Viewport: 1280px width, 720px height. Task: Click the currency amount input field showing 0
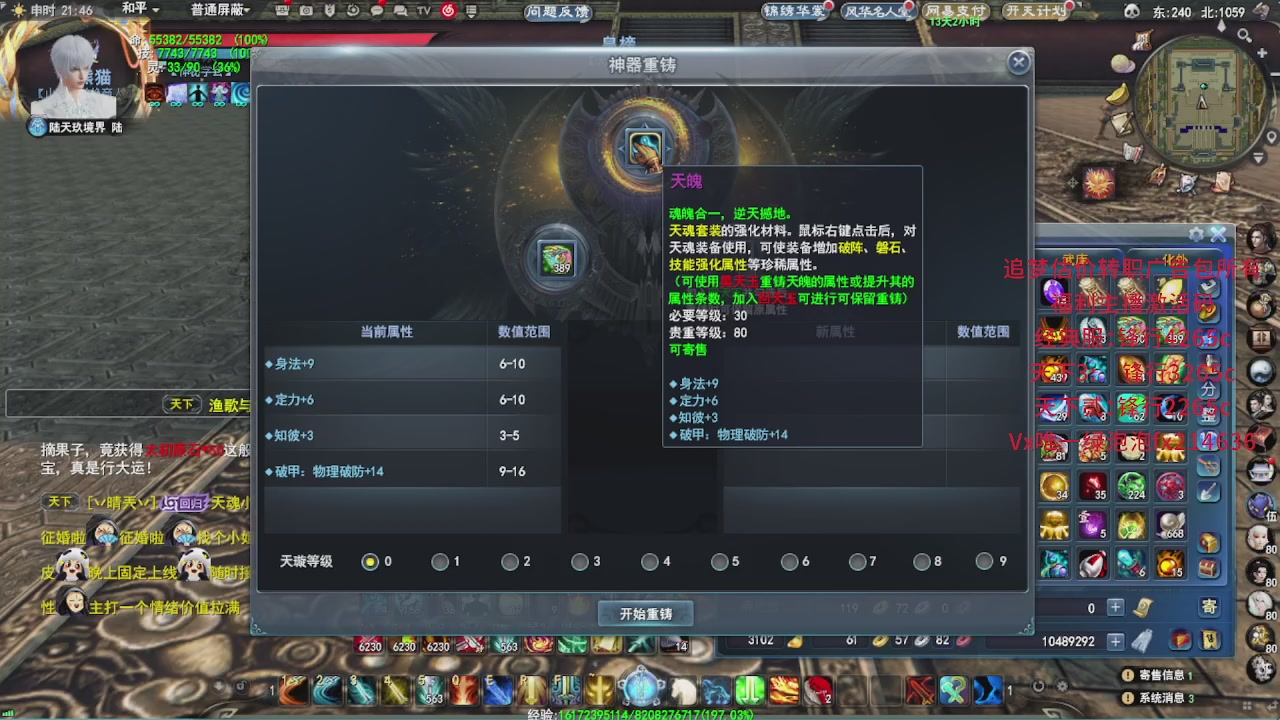pos(1089,607)
